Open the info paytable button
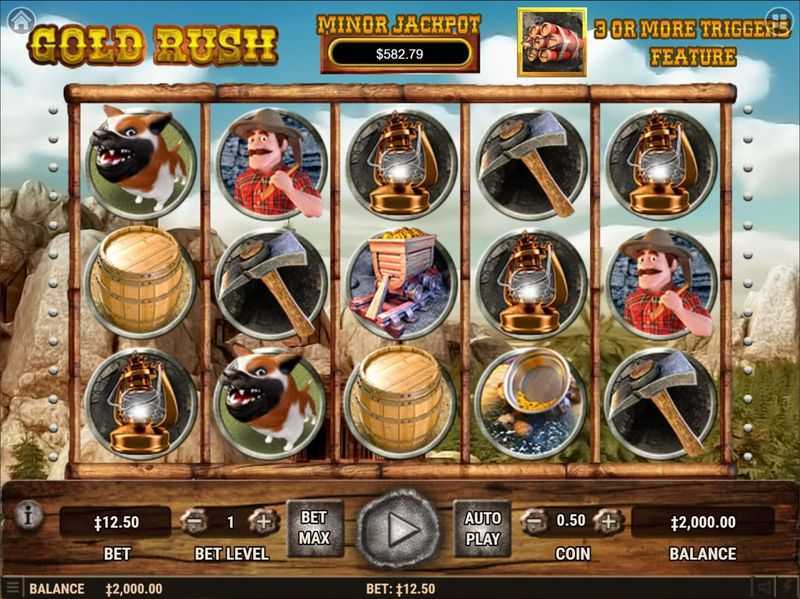Viewport: 800px width, 599px height. 27,516
